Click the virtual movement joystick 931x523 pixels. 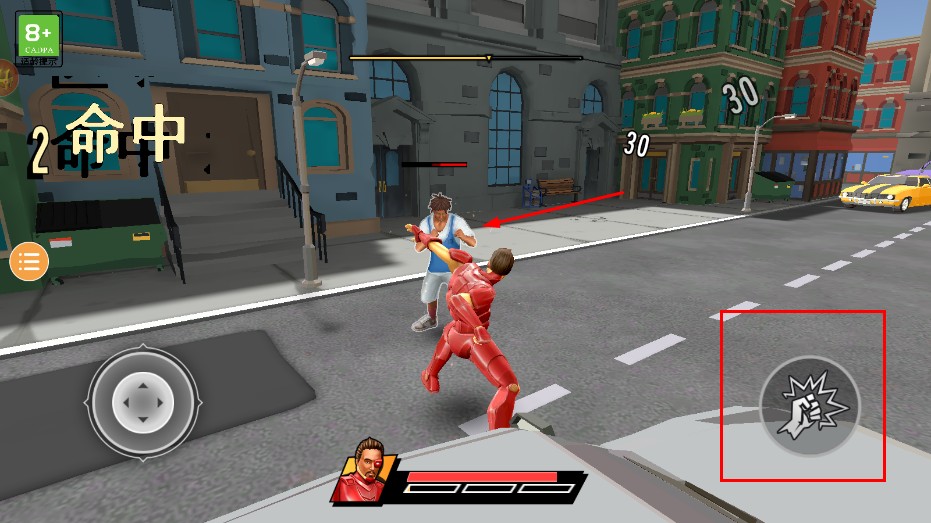coord(143,402)
